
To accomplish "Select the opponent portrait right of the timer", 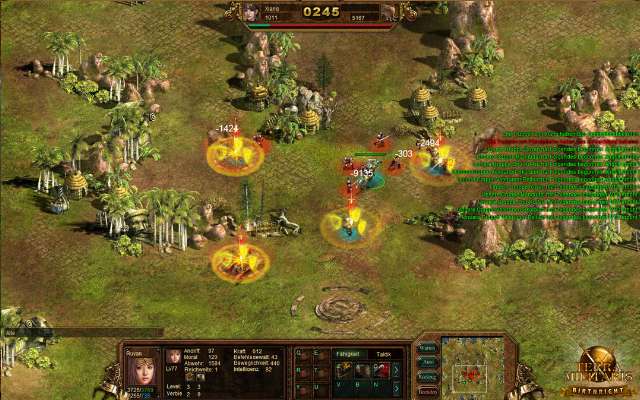I will [393, 11].
